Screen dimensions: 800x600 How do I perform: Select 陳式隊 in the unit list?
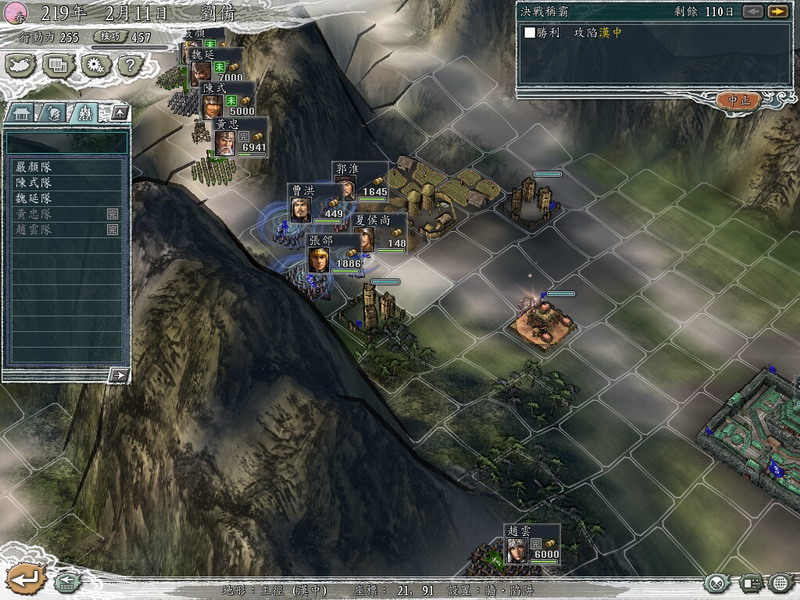pos(34,183)
